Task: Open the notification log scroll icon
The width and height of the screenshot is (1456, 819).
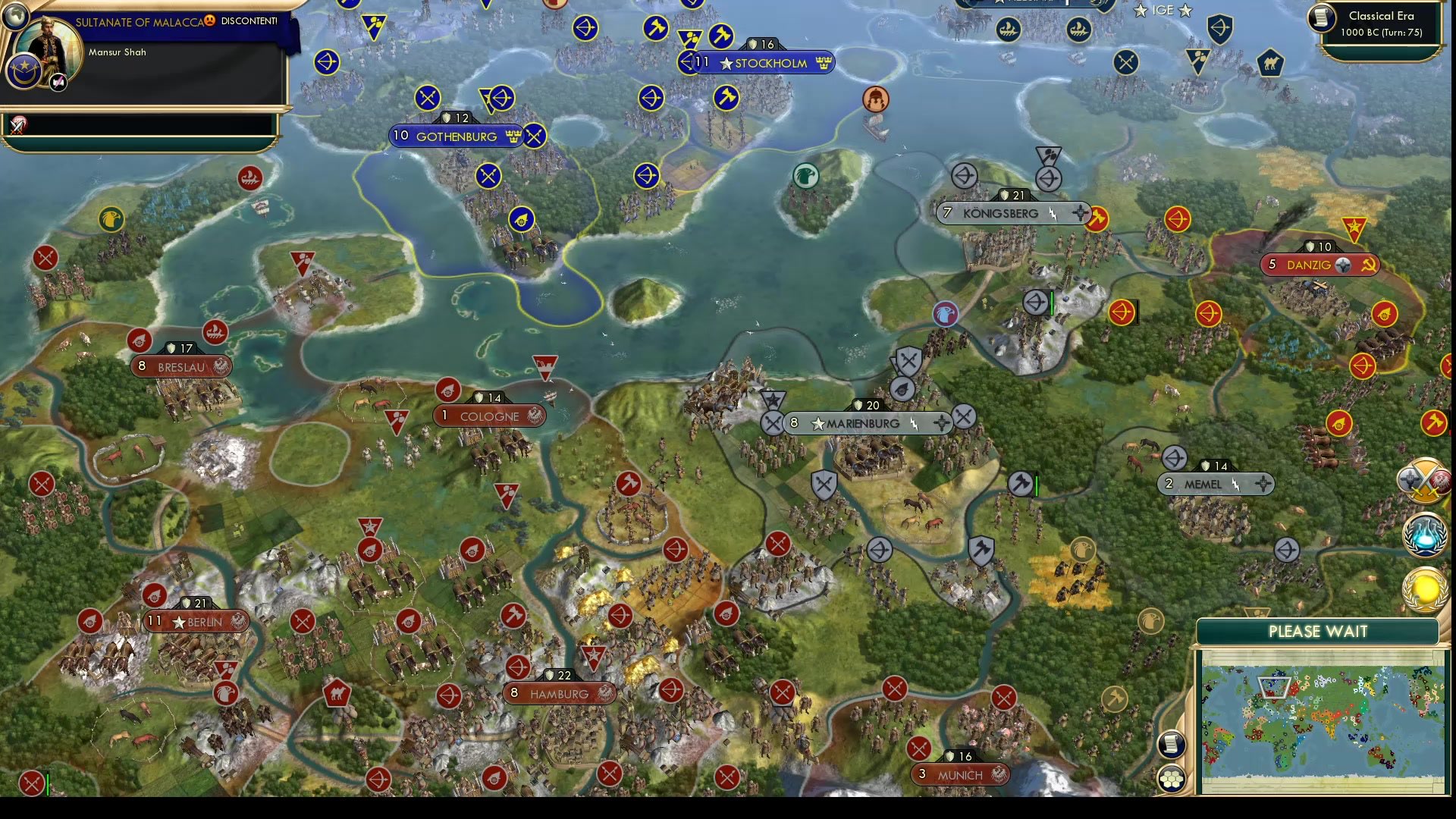Action: tap(1170, 745)
